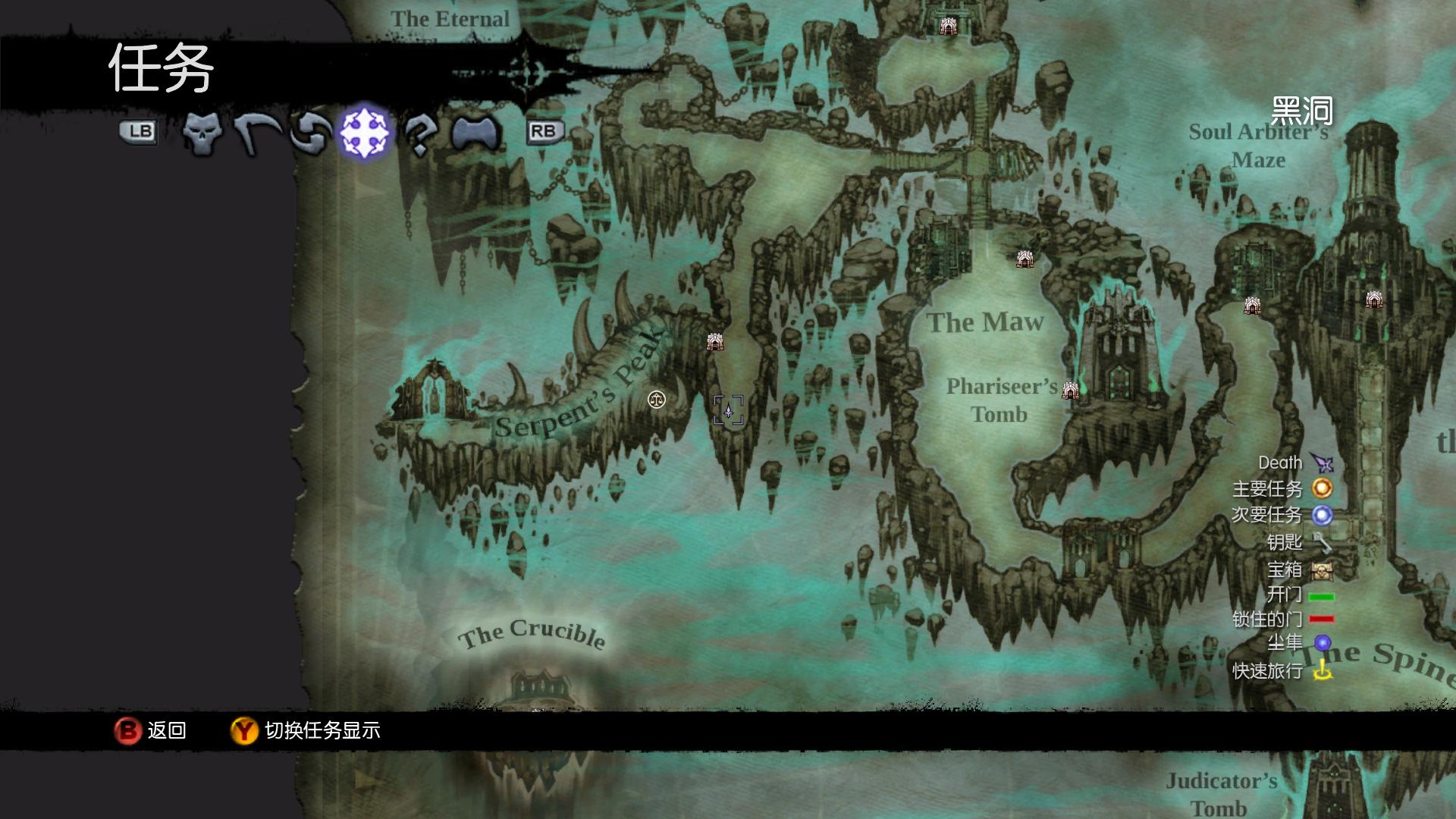This screenshot has width=1456, height=819.
Task: Choose the 尘隼 legend entry
Action: tap(1299, 643)
